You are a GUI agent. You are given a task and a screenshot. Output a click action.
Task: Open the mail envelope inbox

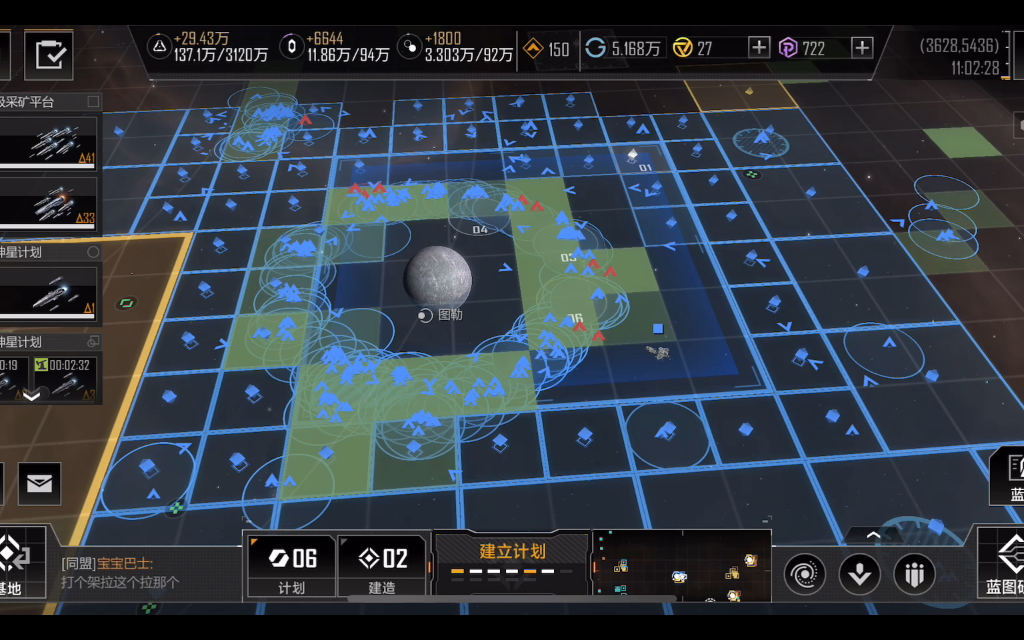[39, 484]
